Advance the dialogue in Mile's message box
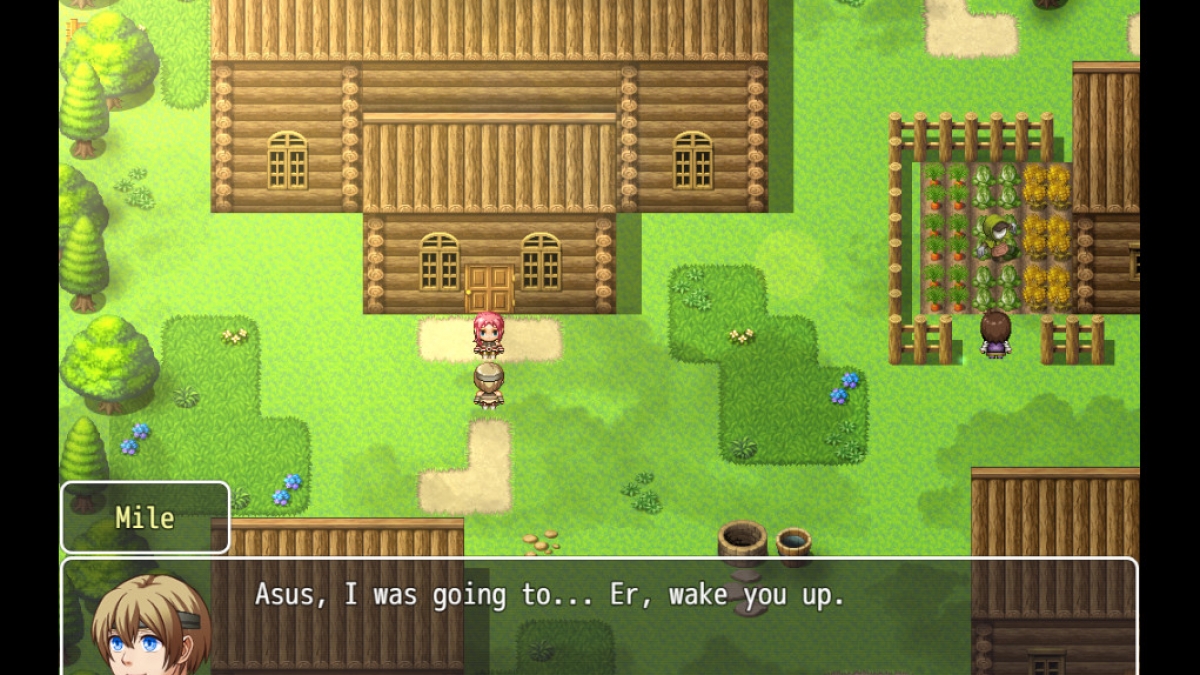Image resolution: width=1200 pixels, height=675 pixels. click(x=600, y=615)
